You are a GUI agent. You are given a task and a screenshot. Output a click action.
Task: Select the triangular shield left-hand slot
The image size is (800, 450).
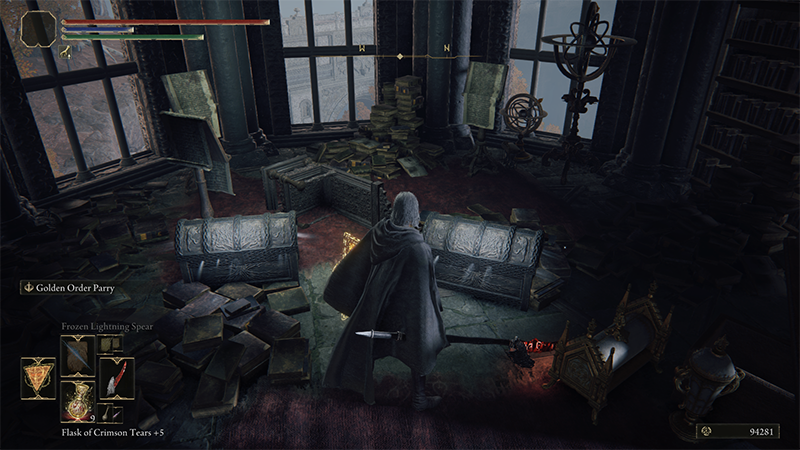pos(36,379)
